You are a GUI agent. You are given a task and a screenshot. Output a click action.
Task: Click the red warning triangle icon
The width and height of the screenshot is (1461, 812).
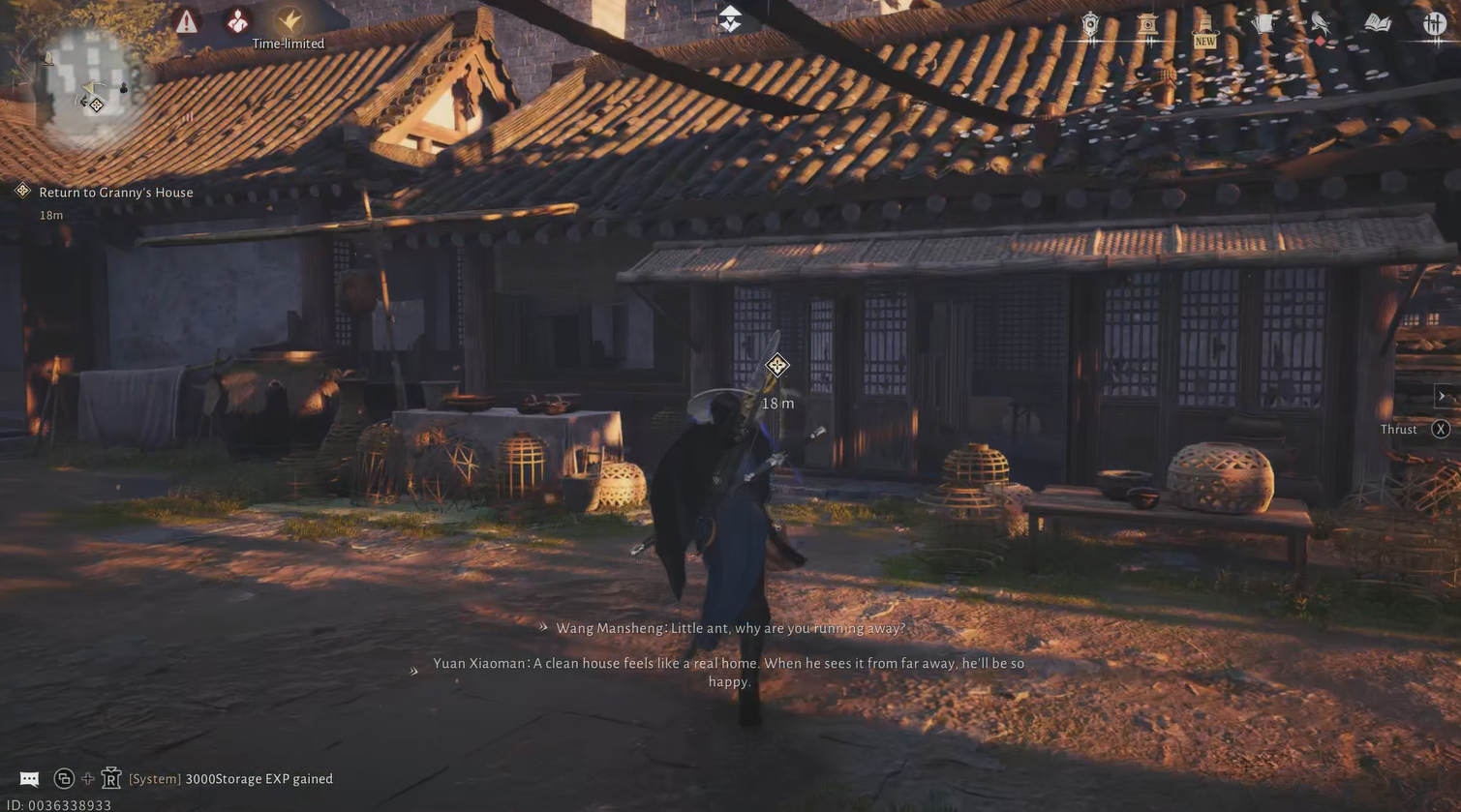[187, 21]
